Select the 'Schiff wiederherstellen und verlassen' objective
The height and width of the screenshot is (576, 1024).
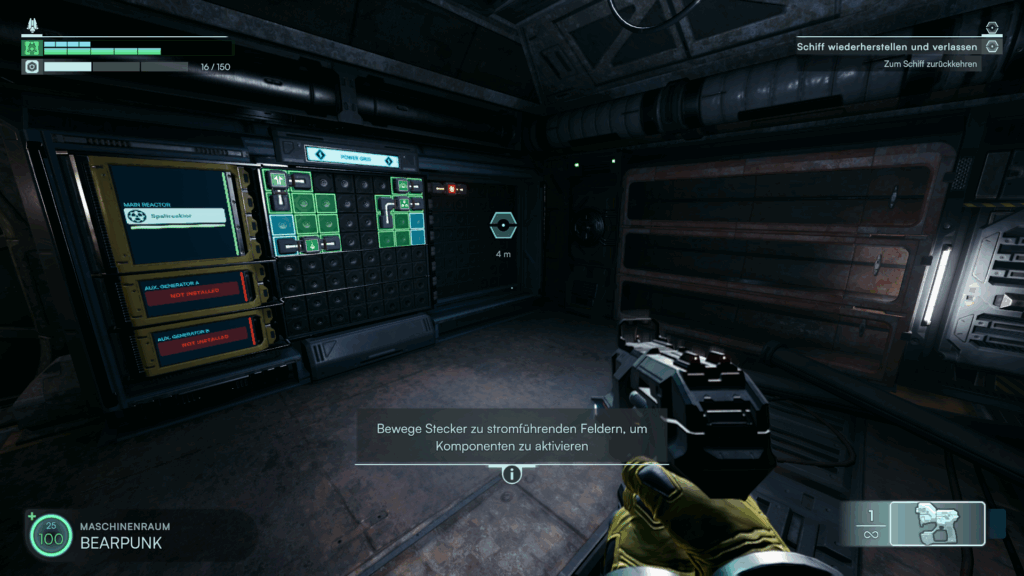coord(887,46)
